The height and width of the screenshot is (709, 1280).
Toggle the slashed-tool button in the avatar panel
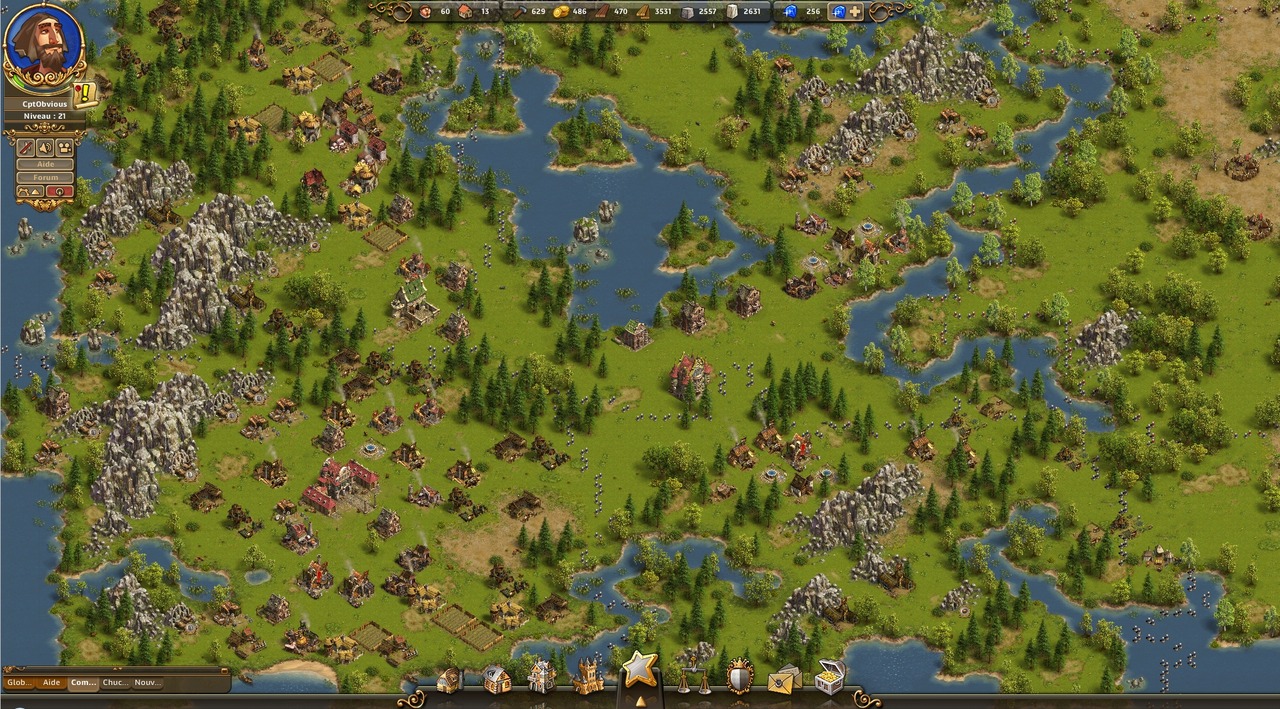[x=26, y=146]
